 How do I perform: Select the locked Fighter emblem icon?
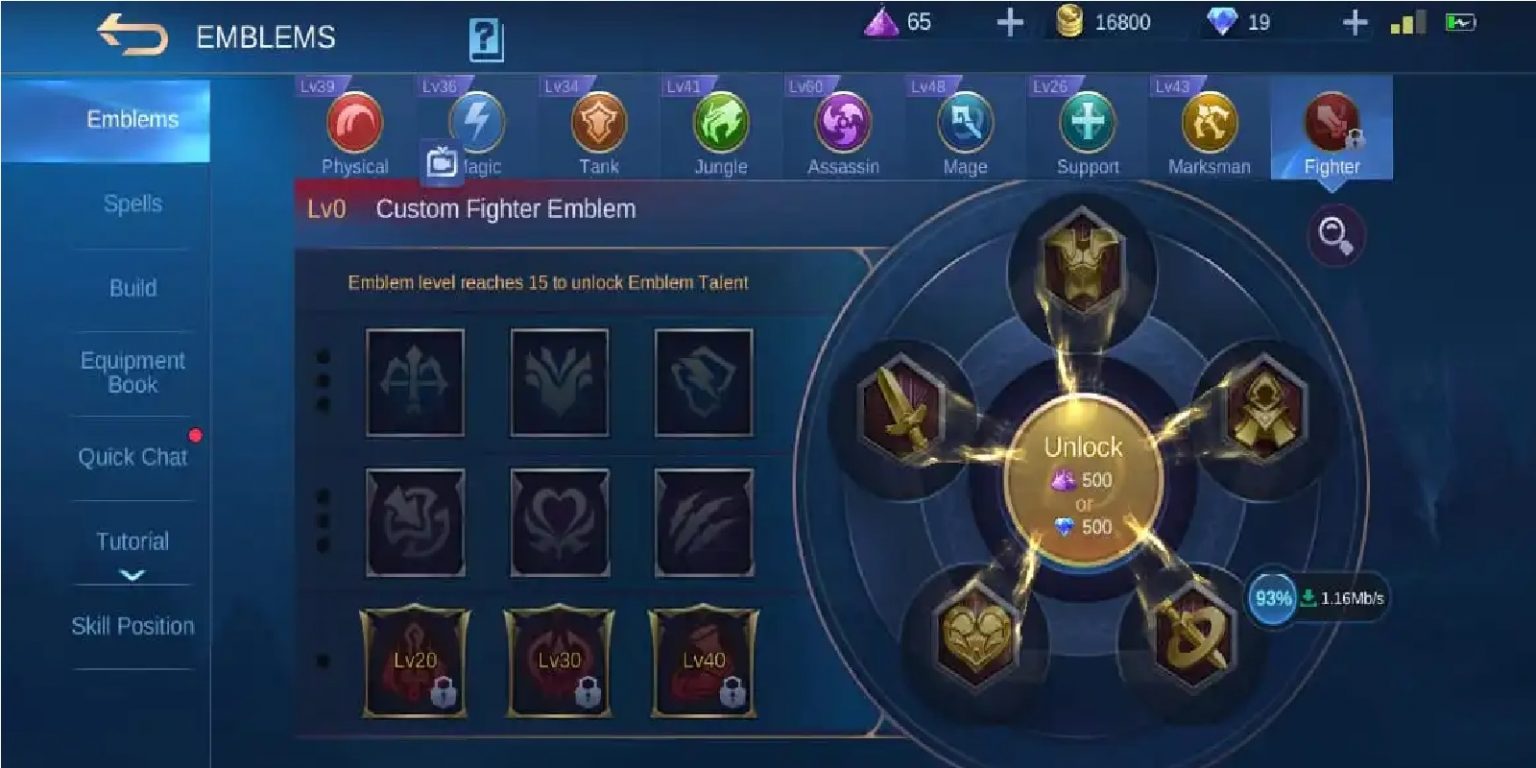[1330, 122]
